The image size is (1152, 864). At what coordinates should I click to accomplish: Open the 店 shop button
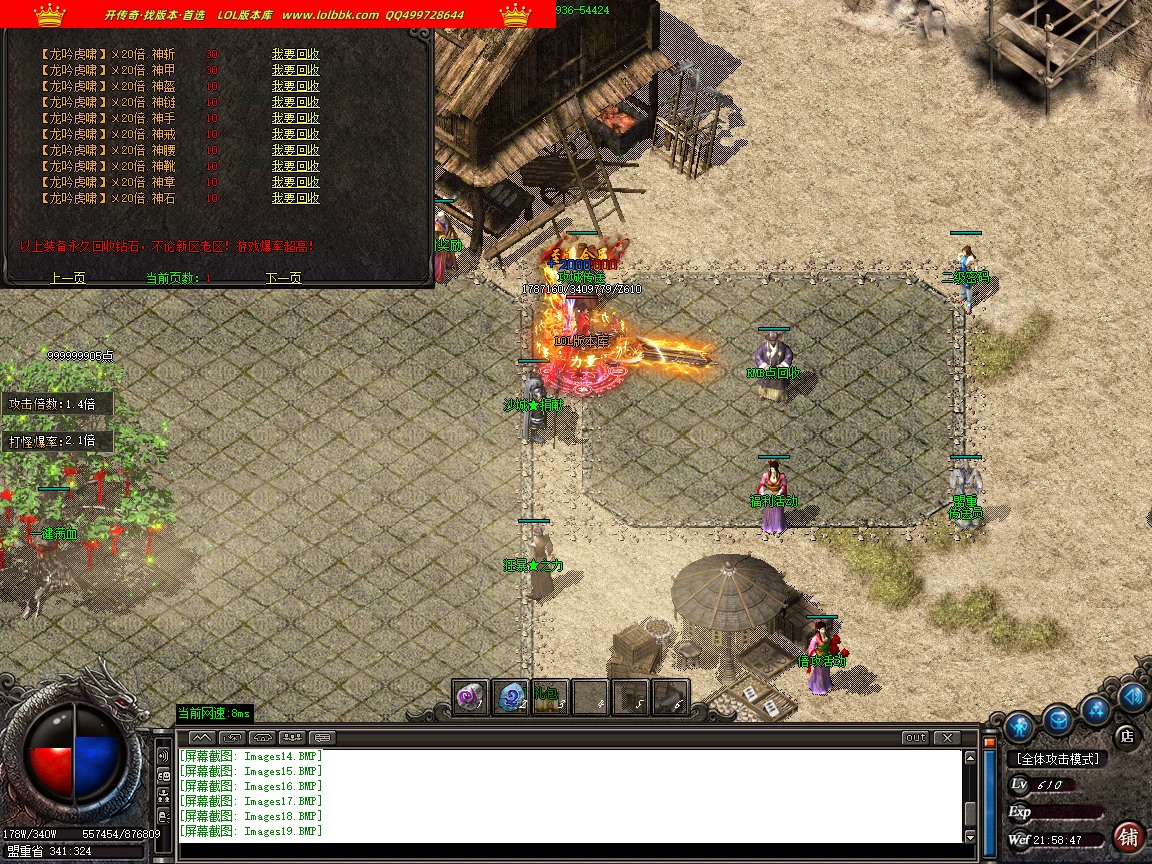1127,736
